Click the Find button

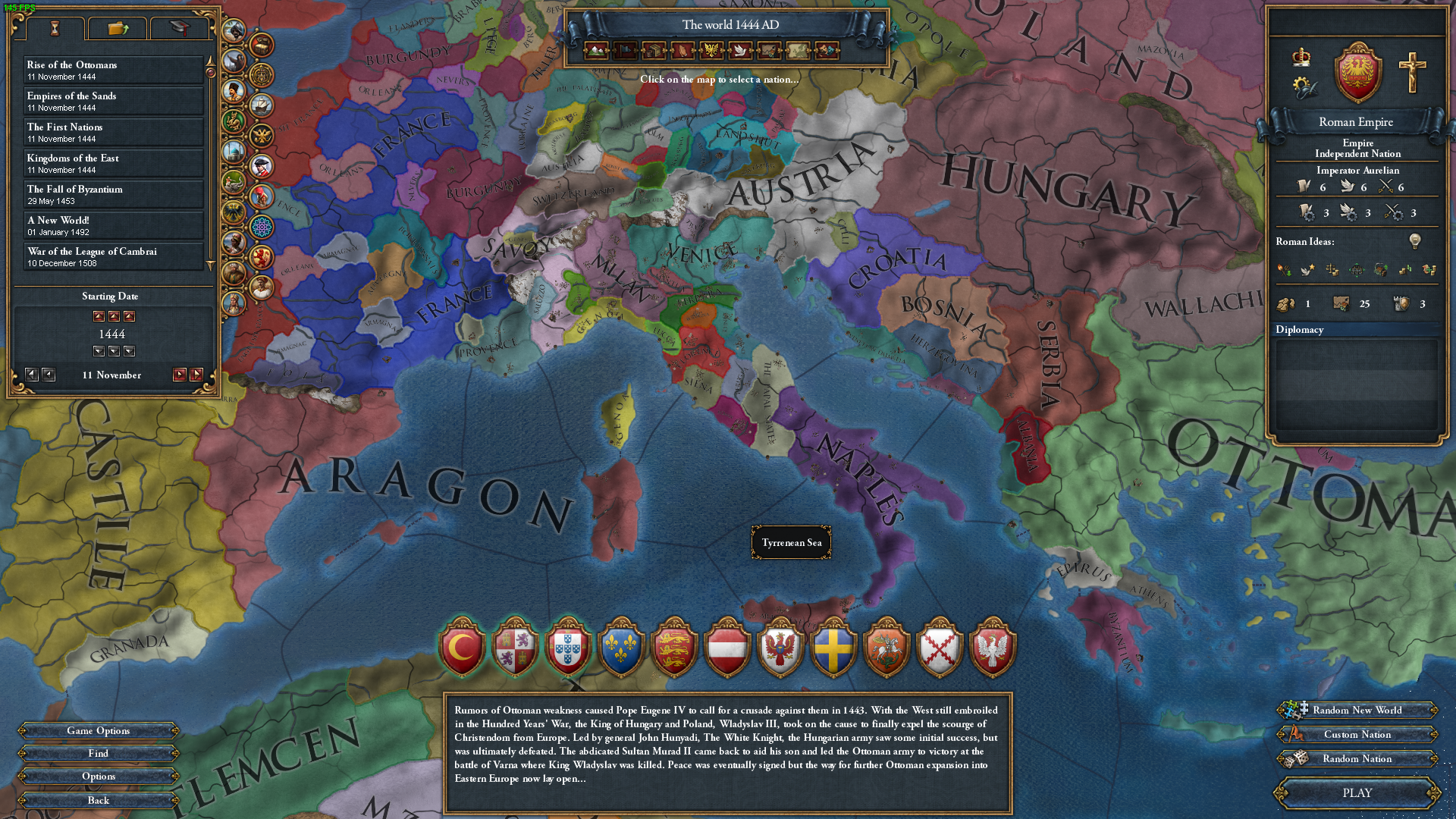pyautogui.click(x=99, y=754)
